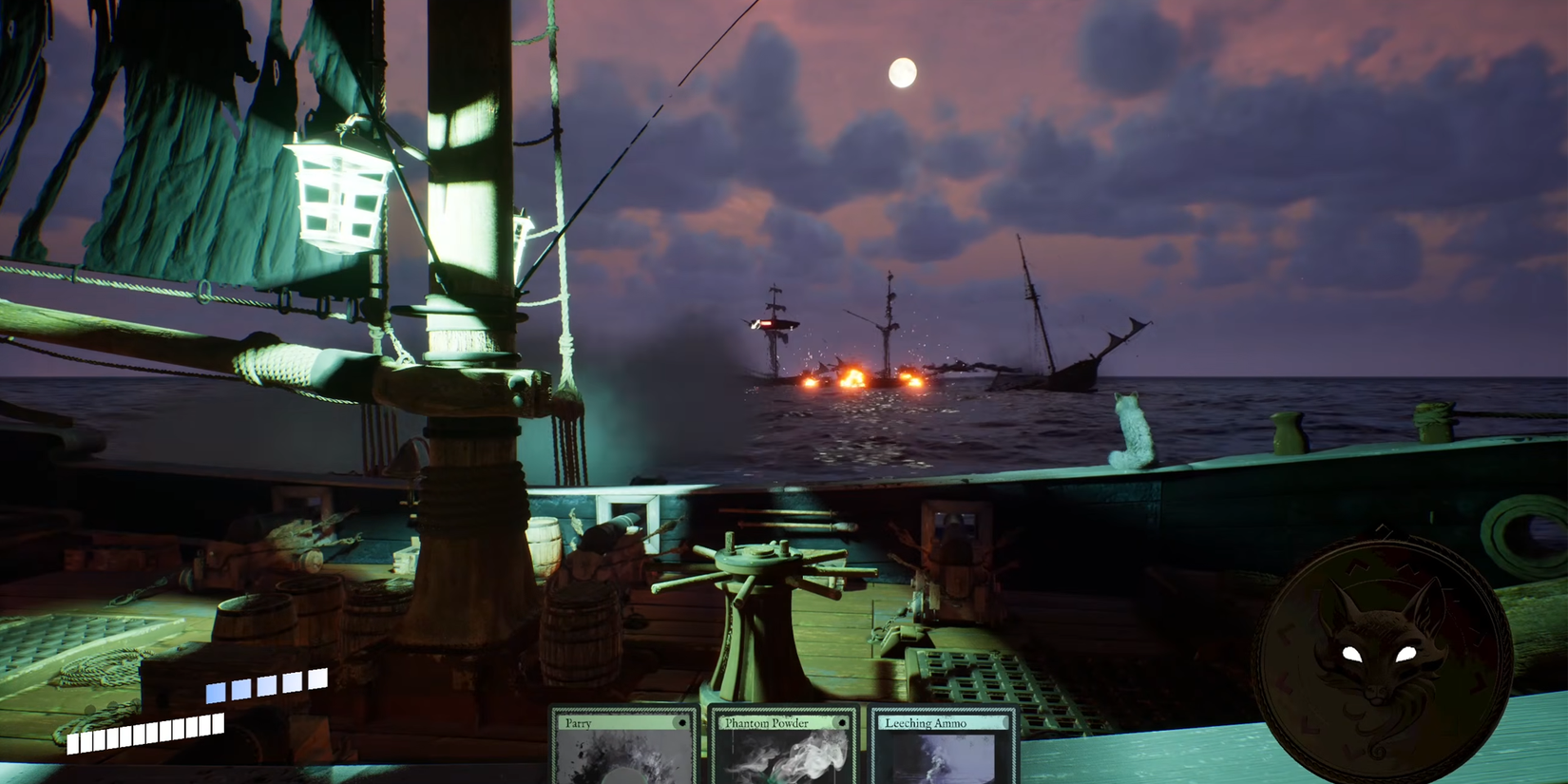Viewport: 1568px width, 784px height.
Task: Toggle the rightmost blue resource pip
Action: [317, 678]
